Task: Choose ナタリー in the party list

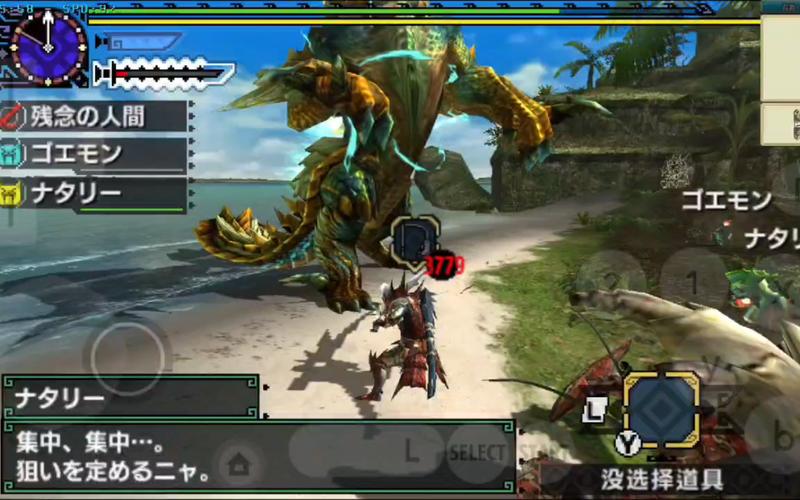Action: (97, 192)
